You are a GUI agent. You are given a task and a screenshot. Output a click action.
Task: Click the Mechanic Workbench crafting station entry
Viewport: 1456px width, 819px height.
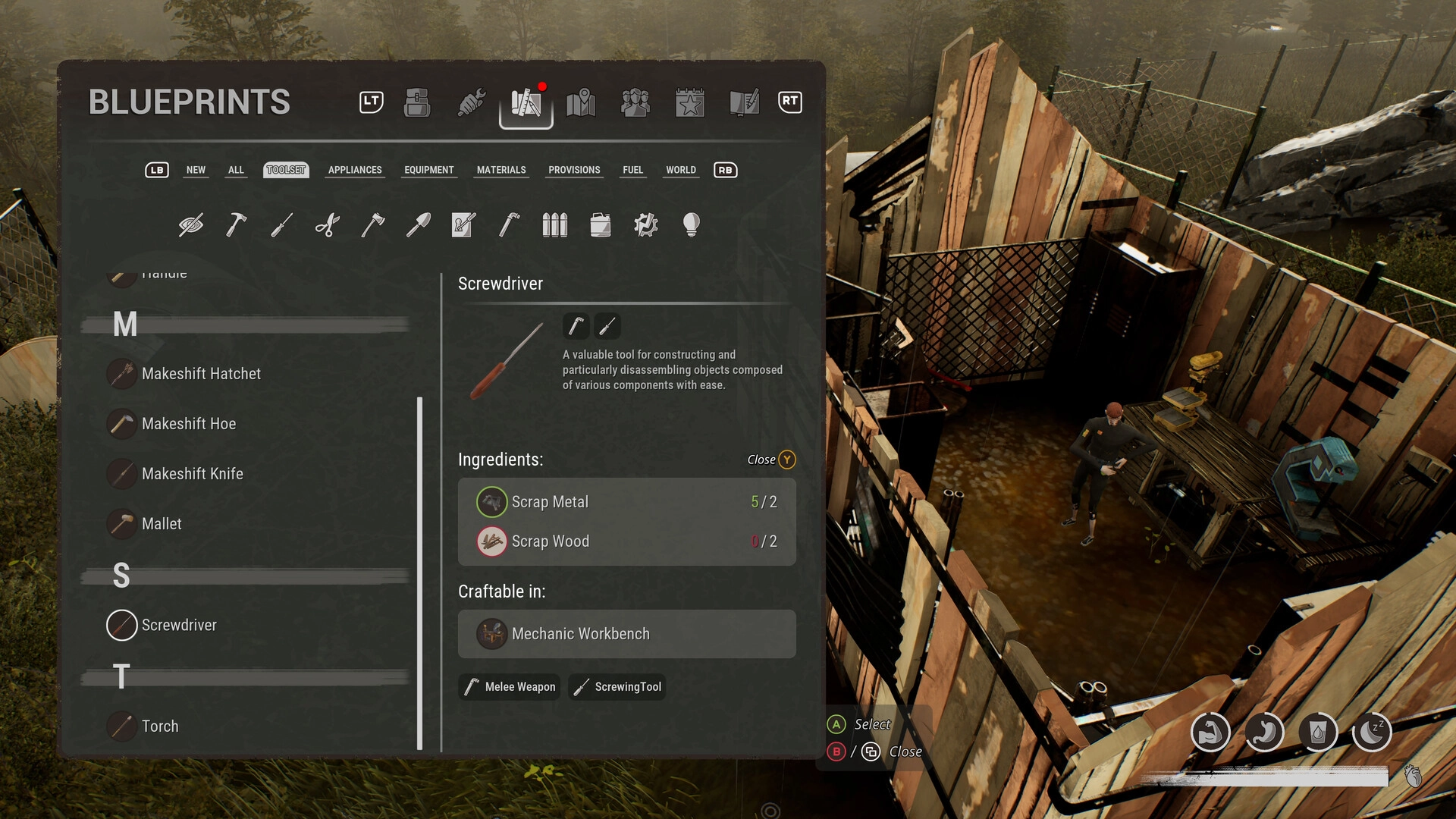pyautogui.click(x=626, y=634)
